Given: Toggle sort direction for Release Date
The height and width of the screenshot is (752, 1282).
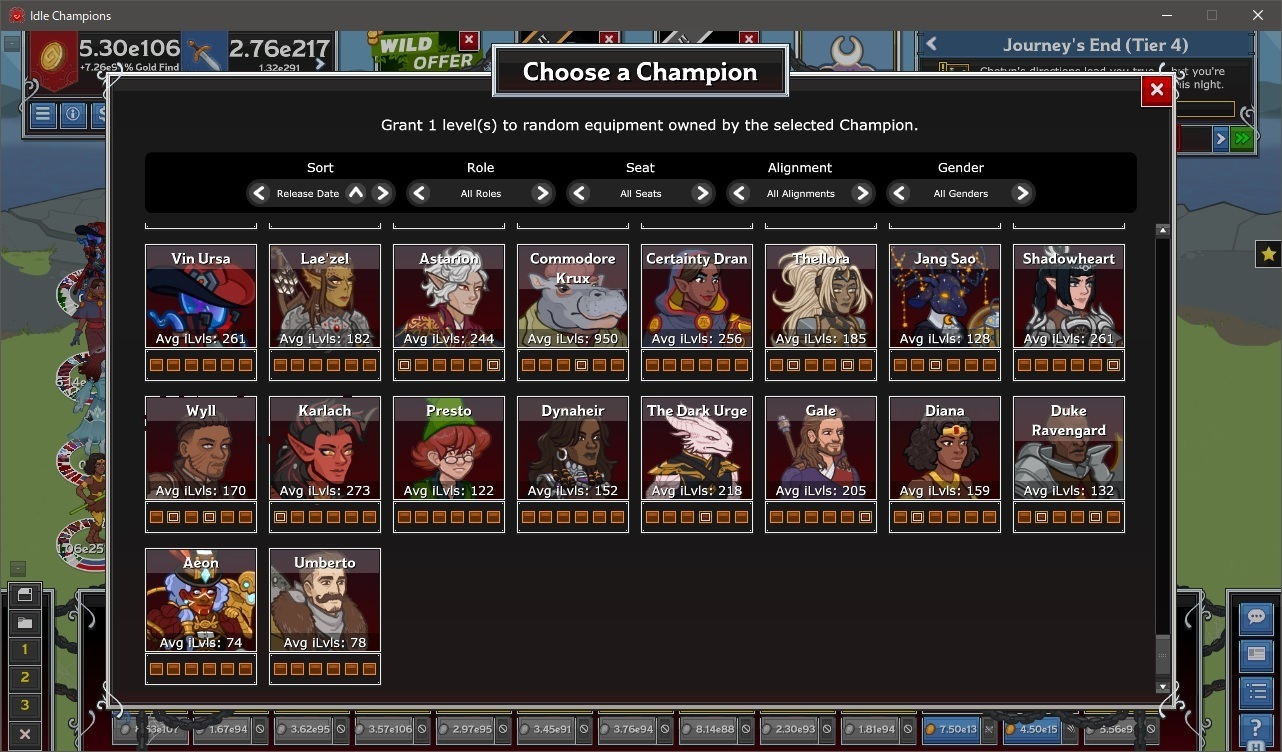Looking at the screenshot, I should 355,193.
